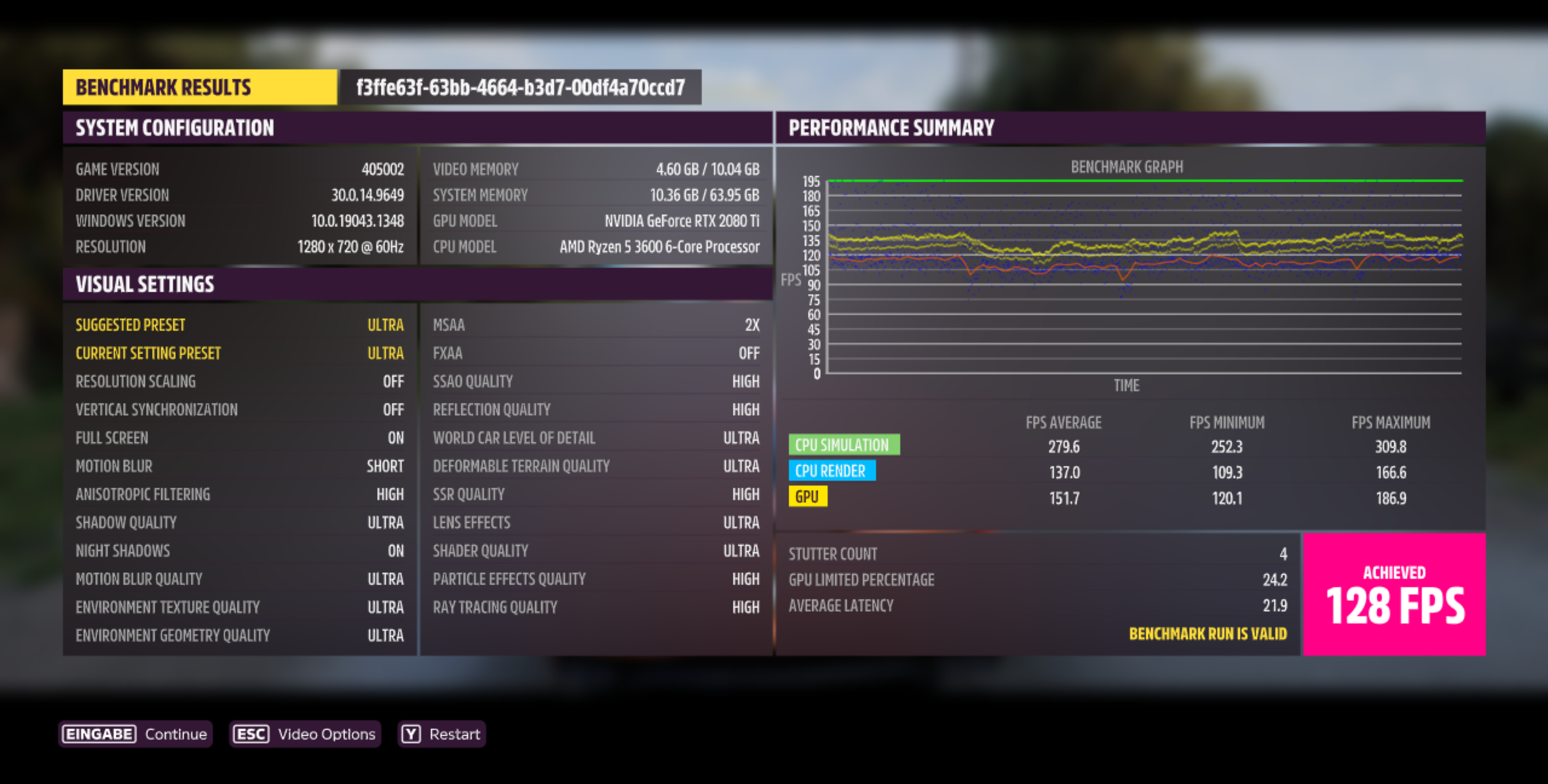Click the green CPU SIMULATION legend chip

(844, 444)
